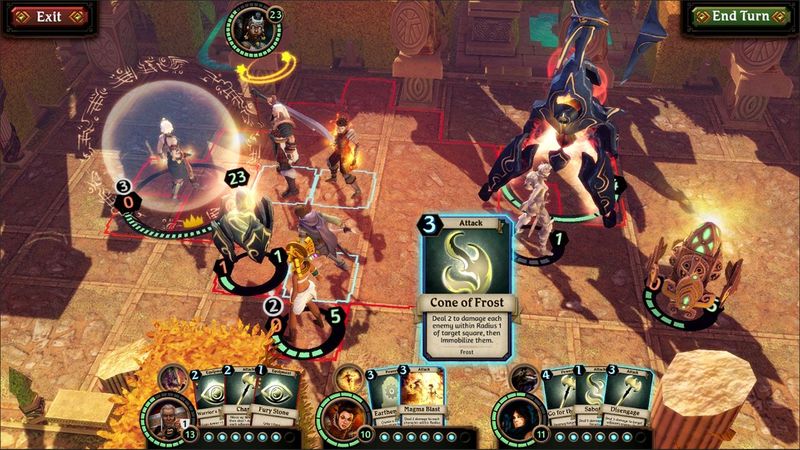Play the Sabotage card

(591, 402)
